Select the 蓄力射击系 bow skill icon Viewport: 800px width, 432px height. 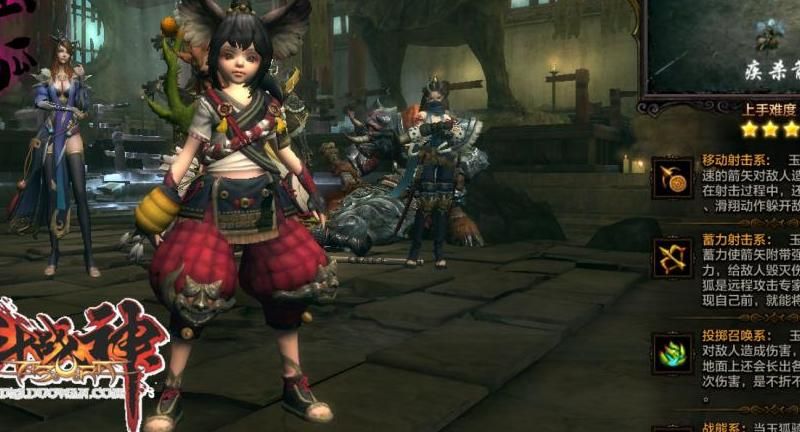(x=672, y=258)
